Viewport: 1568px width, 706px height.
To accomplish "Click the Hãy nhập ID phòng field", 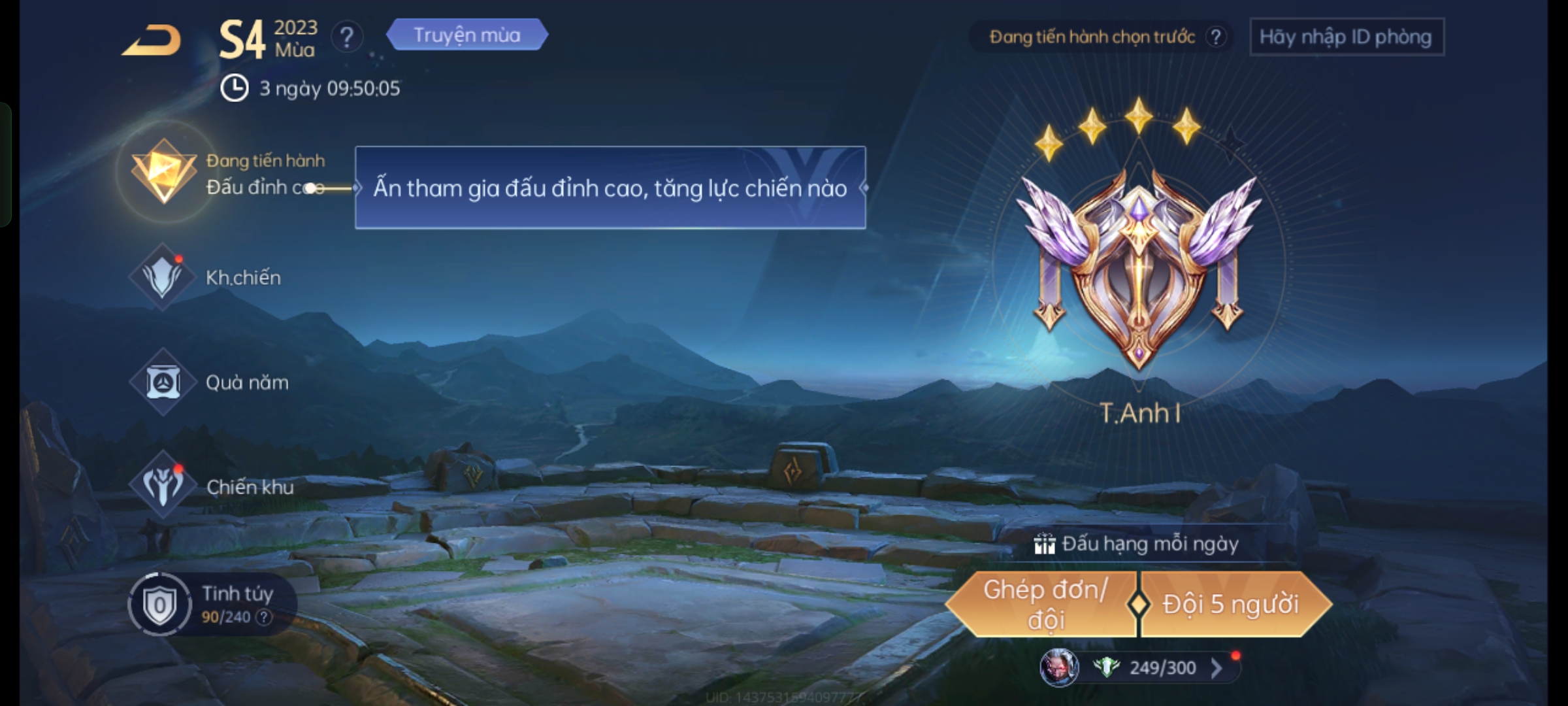I will 1346,37.
